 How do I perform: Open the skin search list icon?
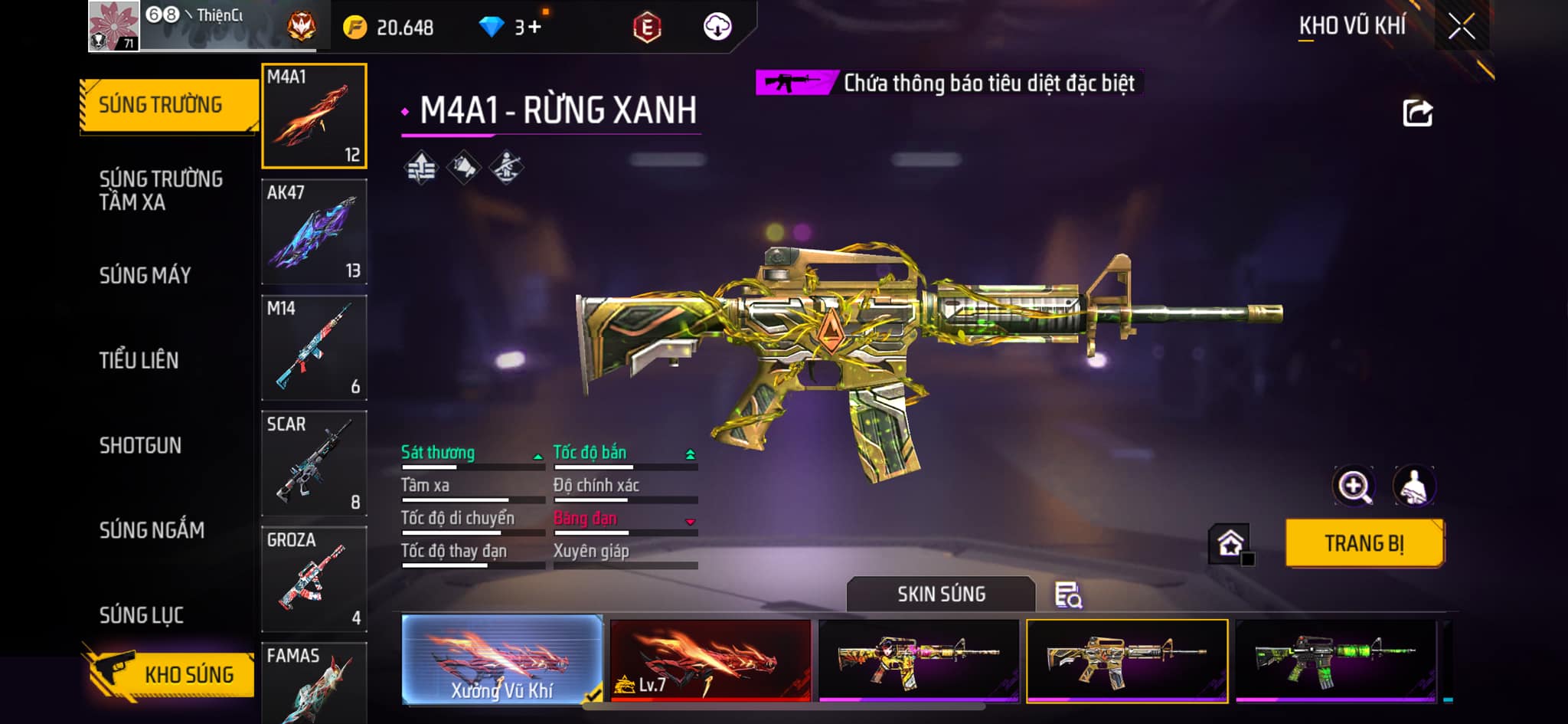(1067, 595)
